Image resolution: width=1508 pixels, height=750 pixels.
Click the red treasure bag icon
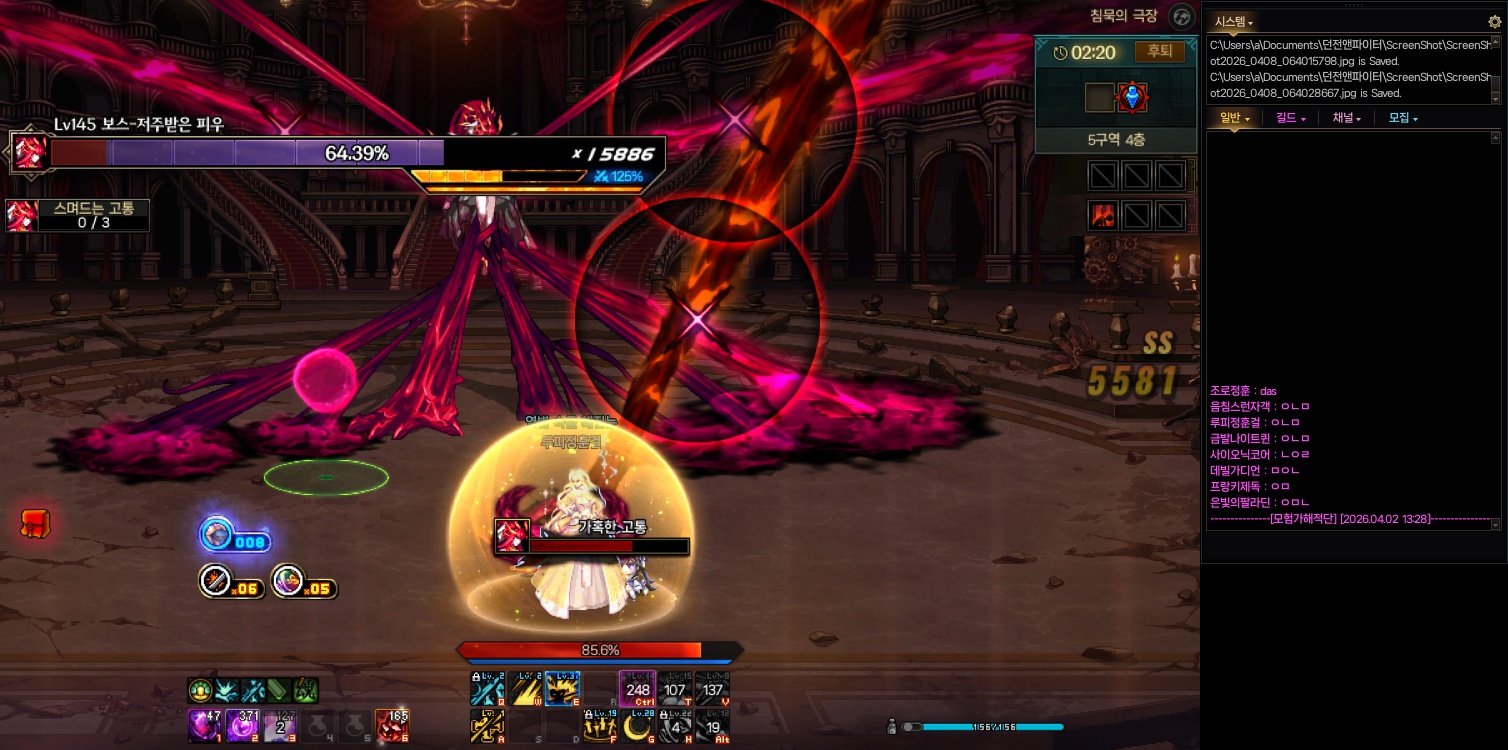click(x=36, y=523)
